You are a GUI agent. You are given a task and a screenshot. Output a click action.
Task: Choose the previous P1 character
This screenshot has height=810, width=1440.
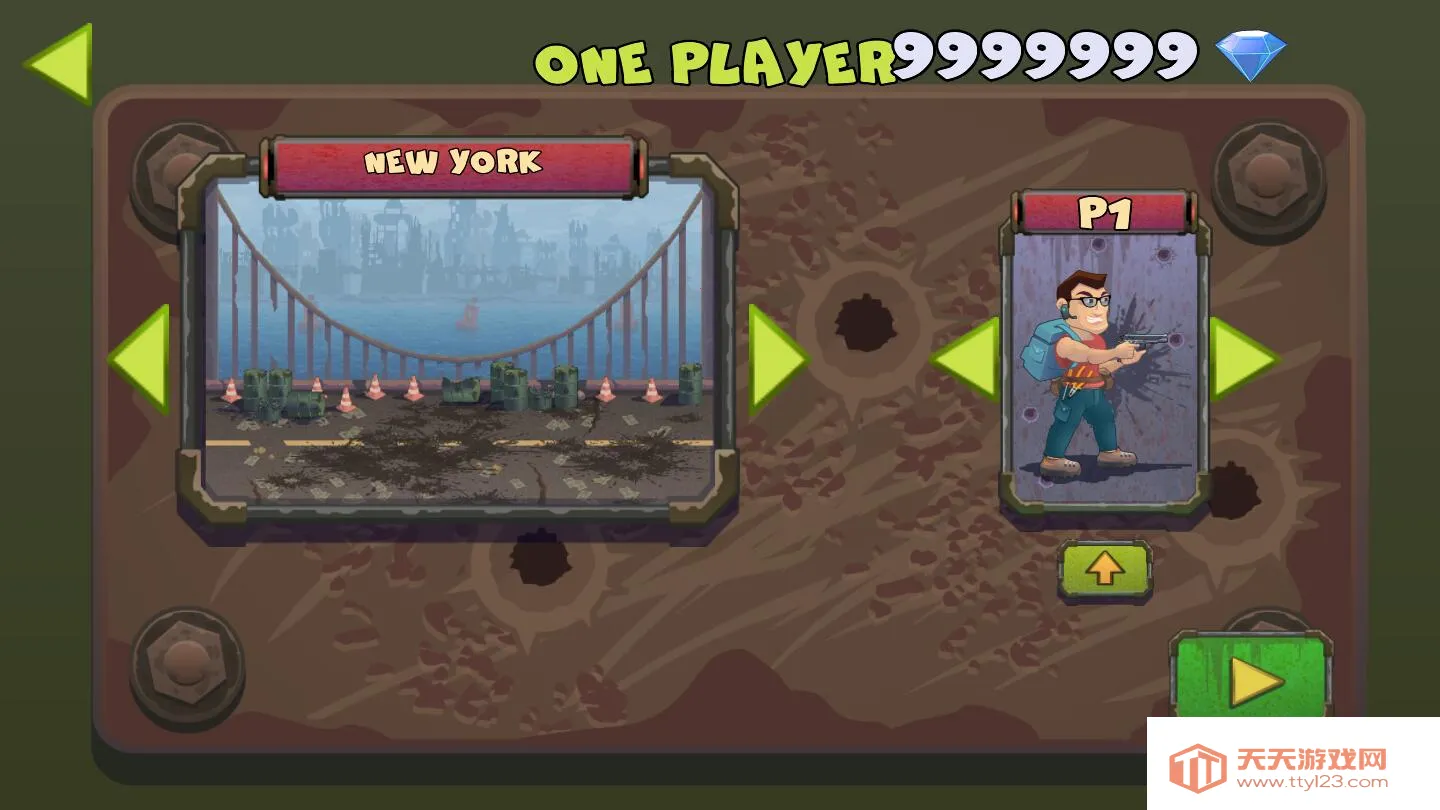[965, 358]
